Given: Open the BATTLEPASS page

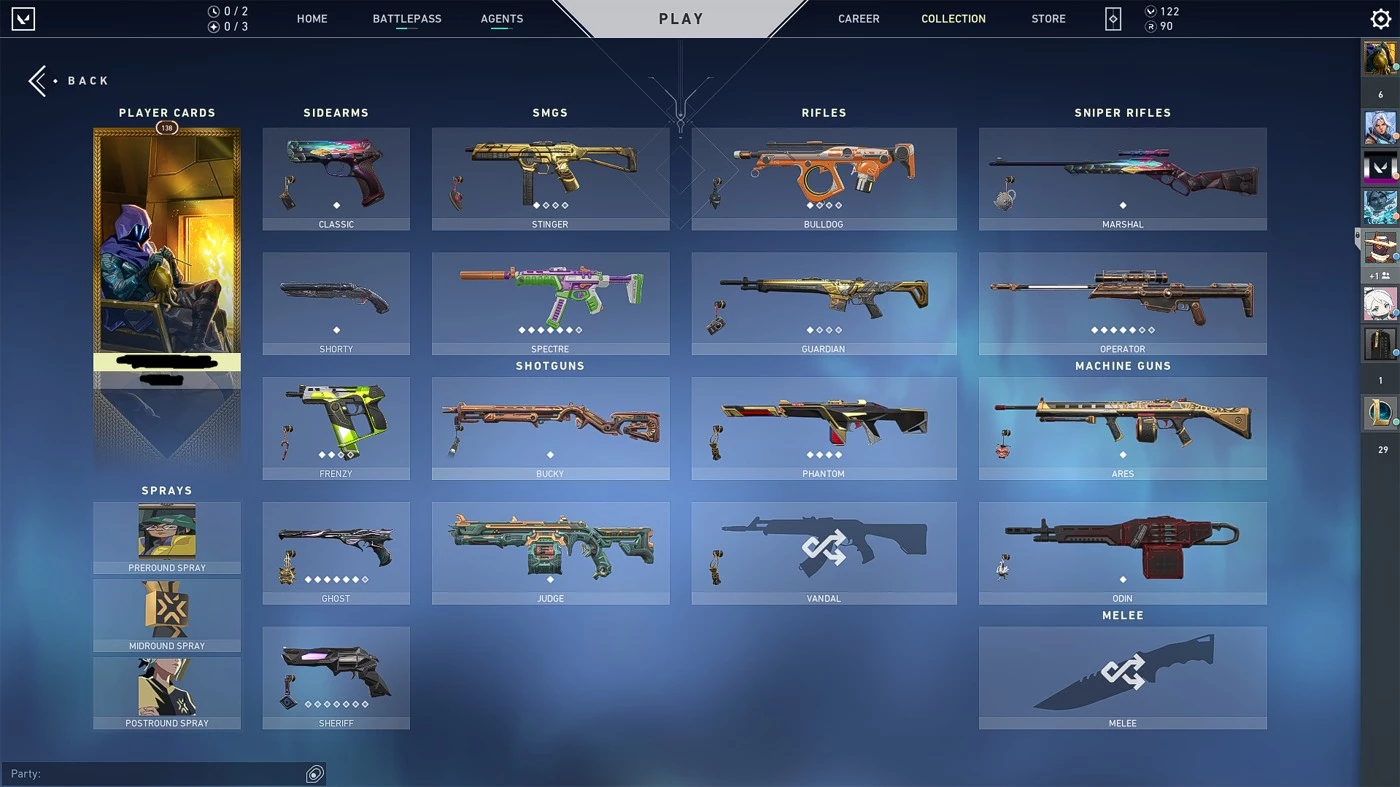Looking at the screenshot, I should pos(406,18).
